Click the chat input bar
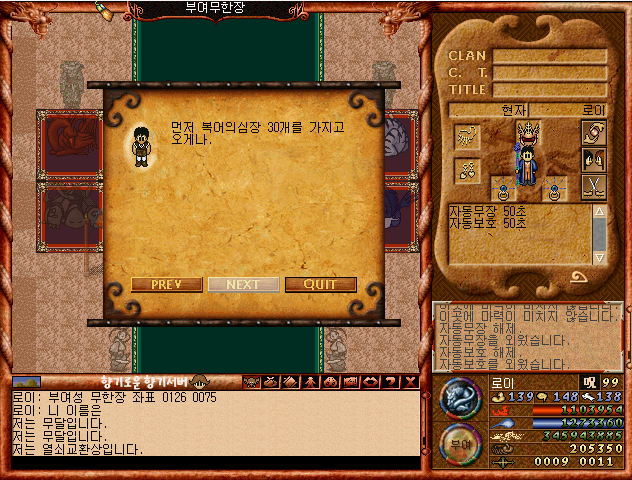632x480 pixels. click(215, 463)
